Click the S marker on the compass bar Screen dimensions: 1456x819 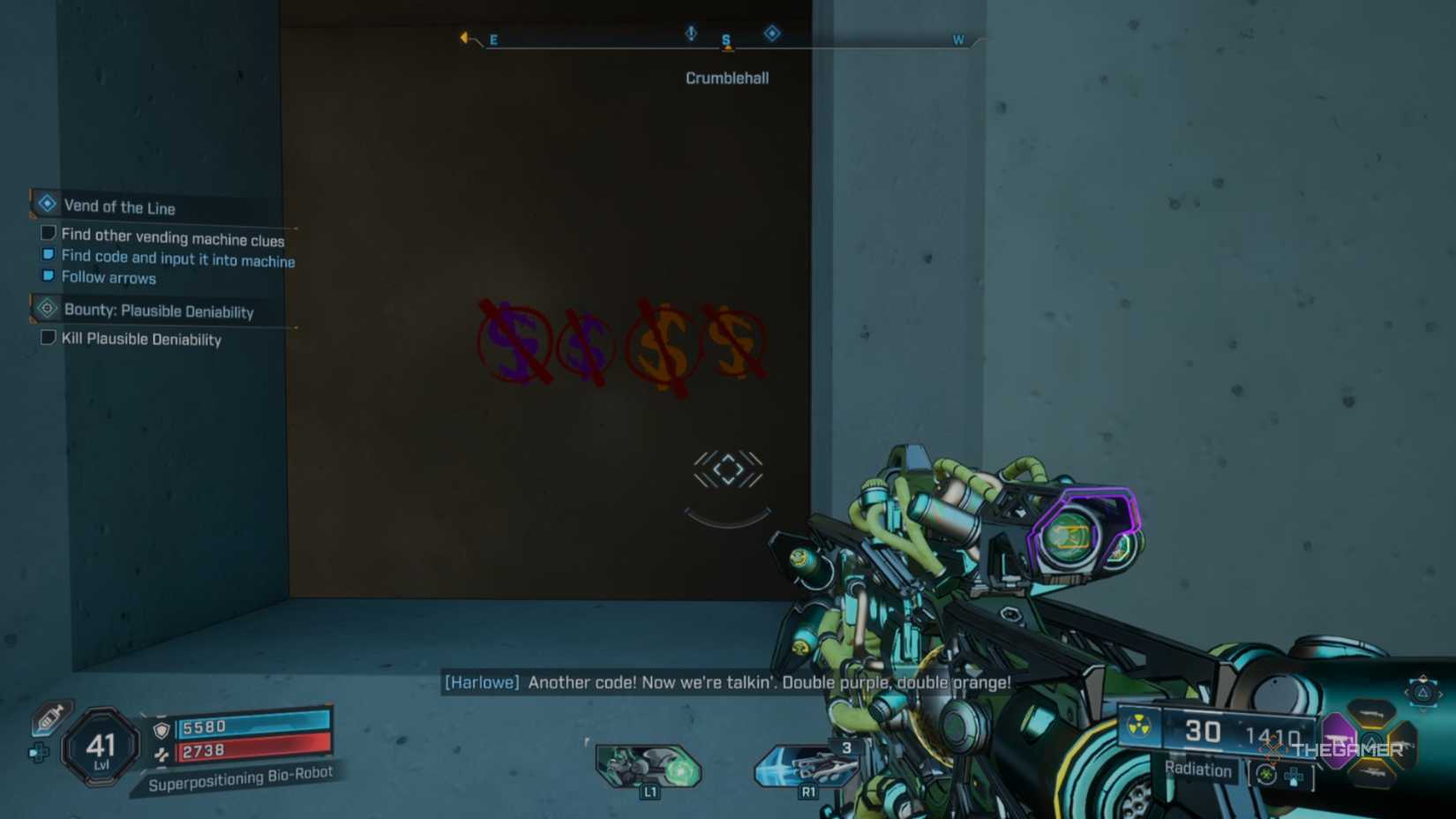click(x=725, y=40)
